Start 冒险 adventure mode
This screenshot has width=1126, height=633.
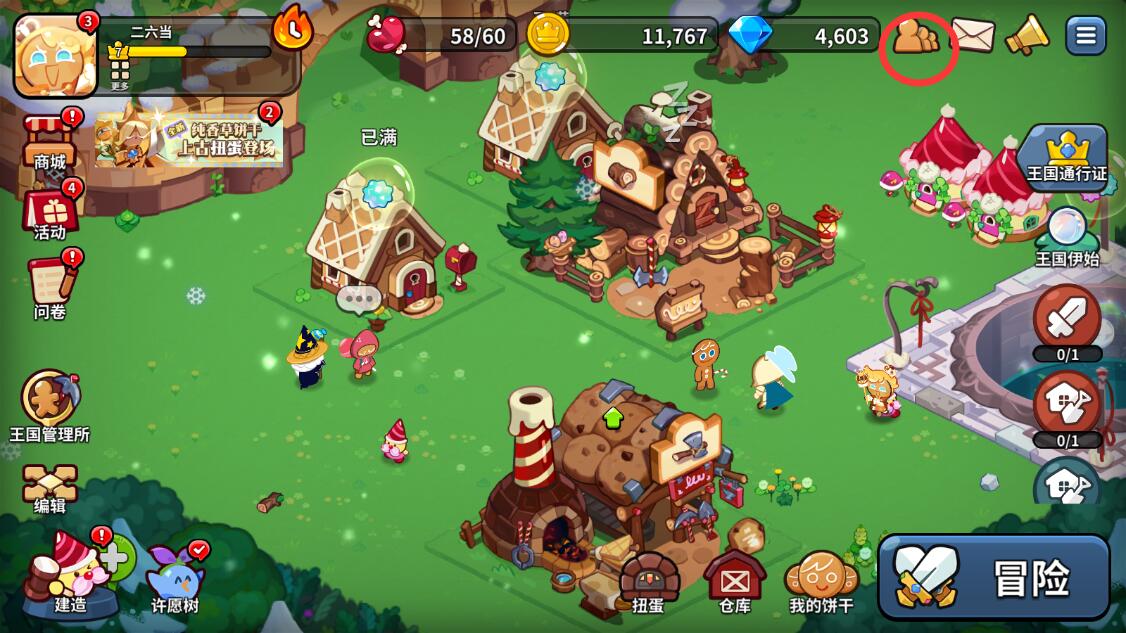coord(994,577)
